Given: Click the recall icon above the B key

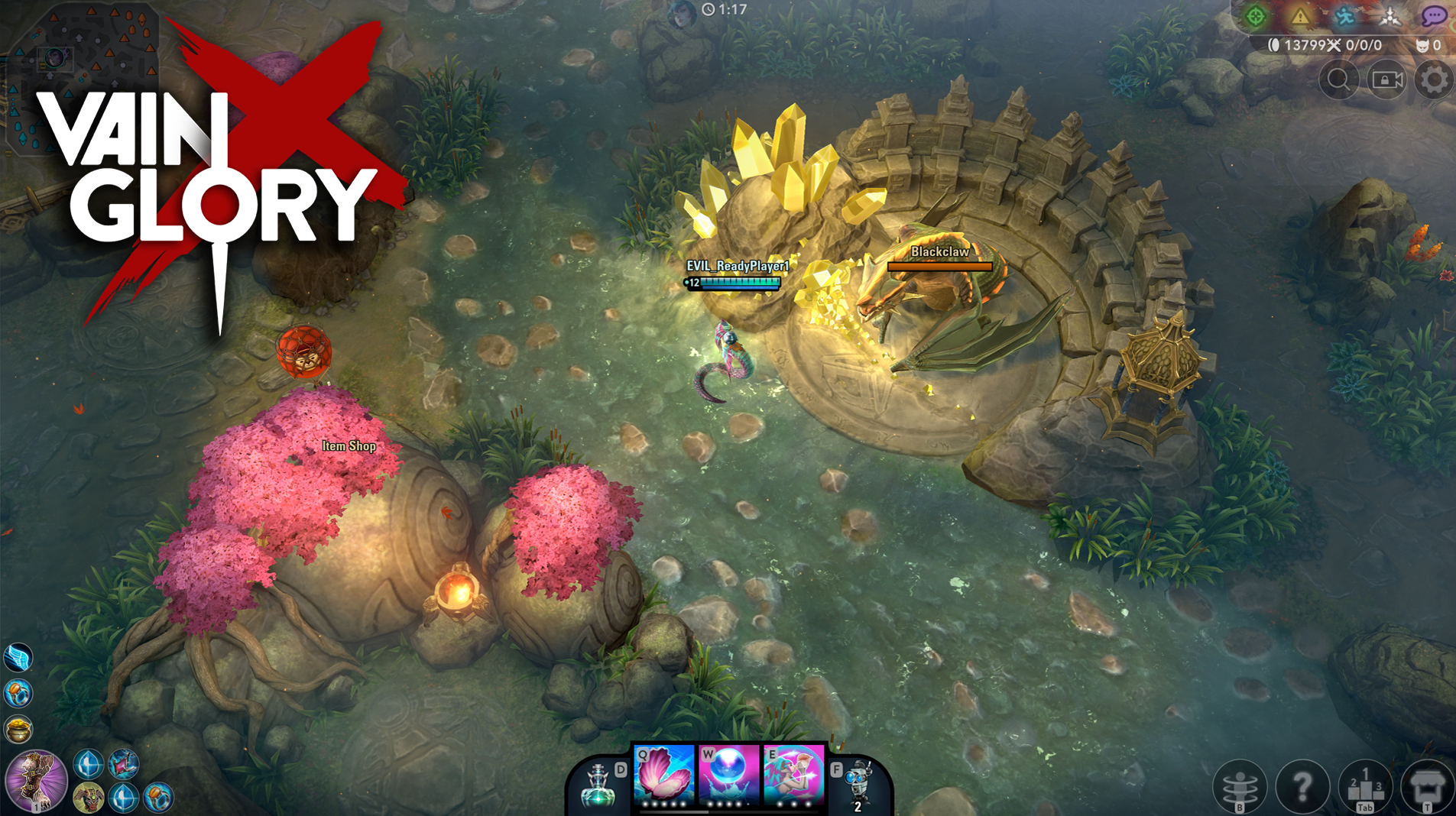Looking at the screenshot, I should coord(1240,783).
